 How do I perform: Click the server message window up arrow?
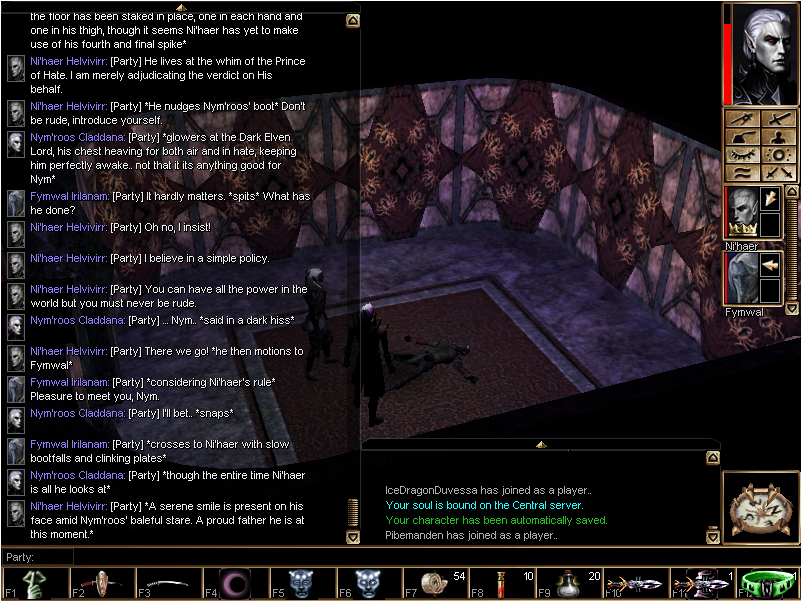point(540,443)
